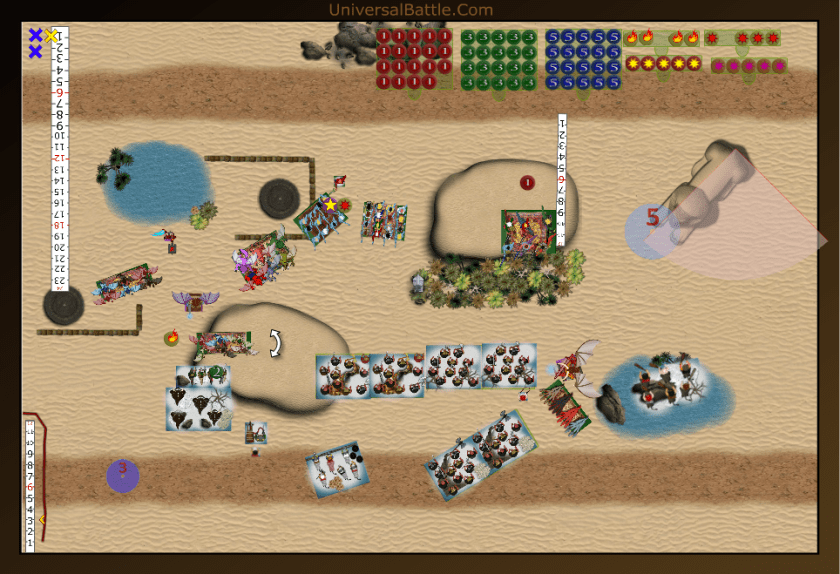Screen dimensions: 840x574
Task: Select the yellow X marker
Action: (x=51, y=36)
